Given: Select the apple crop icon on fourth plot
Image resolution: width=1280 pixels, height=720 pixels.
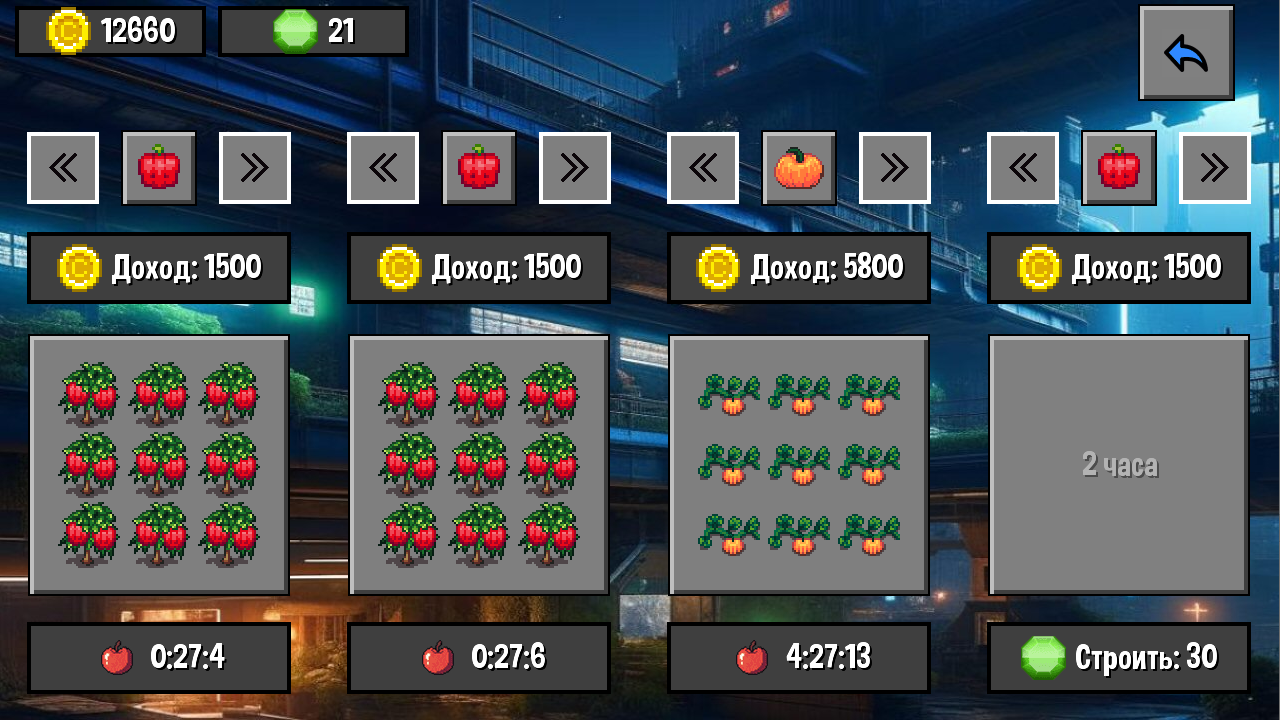Looking at the screenshot, I should point(1118,167).
